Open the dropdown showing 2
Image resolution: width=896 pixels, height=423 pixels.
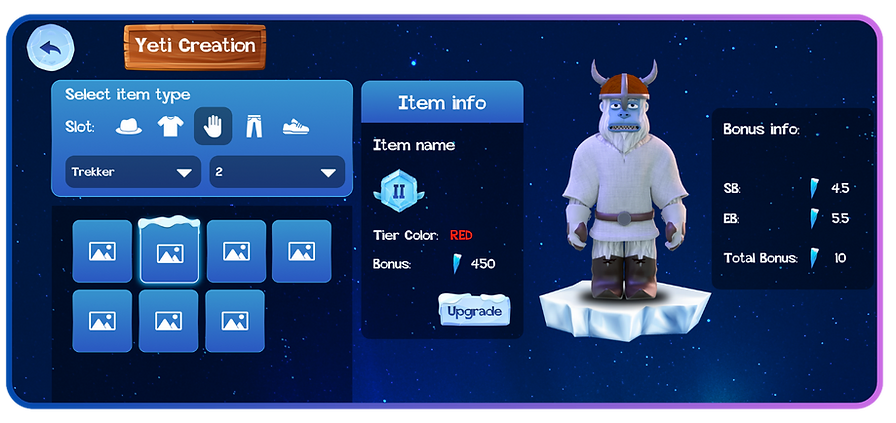[x=277, y=172]
